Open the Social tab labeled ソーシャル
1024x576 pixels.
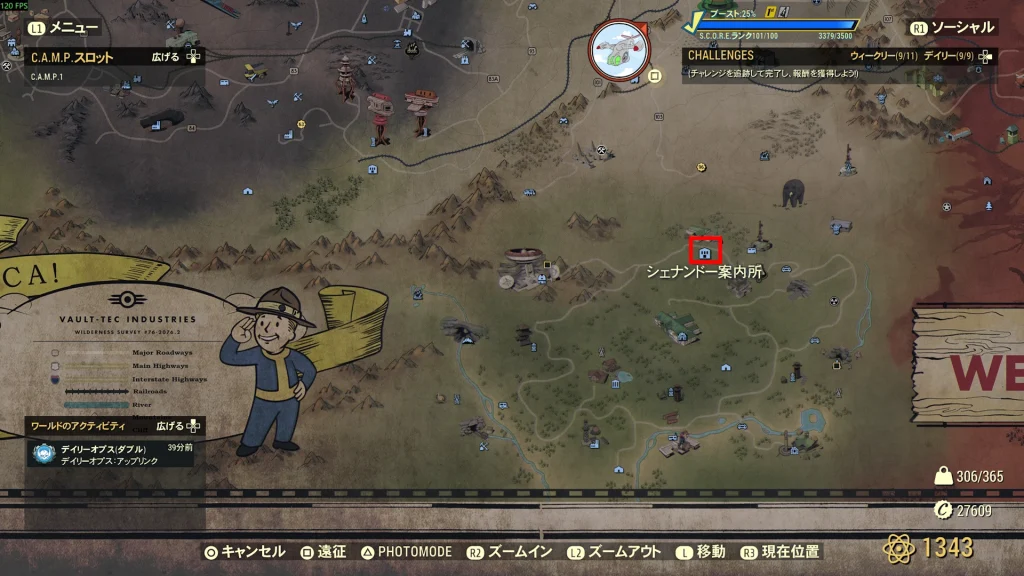[x=956, y=28]
